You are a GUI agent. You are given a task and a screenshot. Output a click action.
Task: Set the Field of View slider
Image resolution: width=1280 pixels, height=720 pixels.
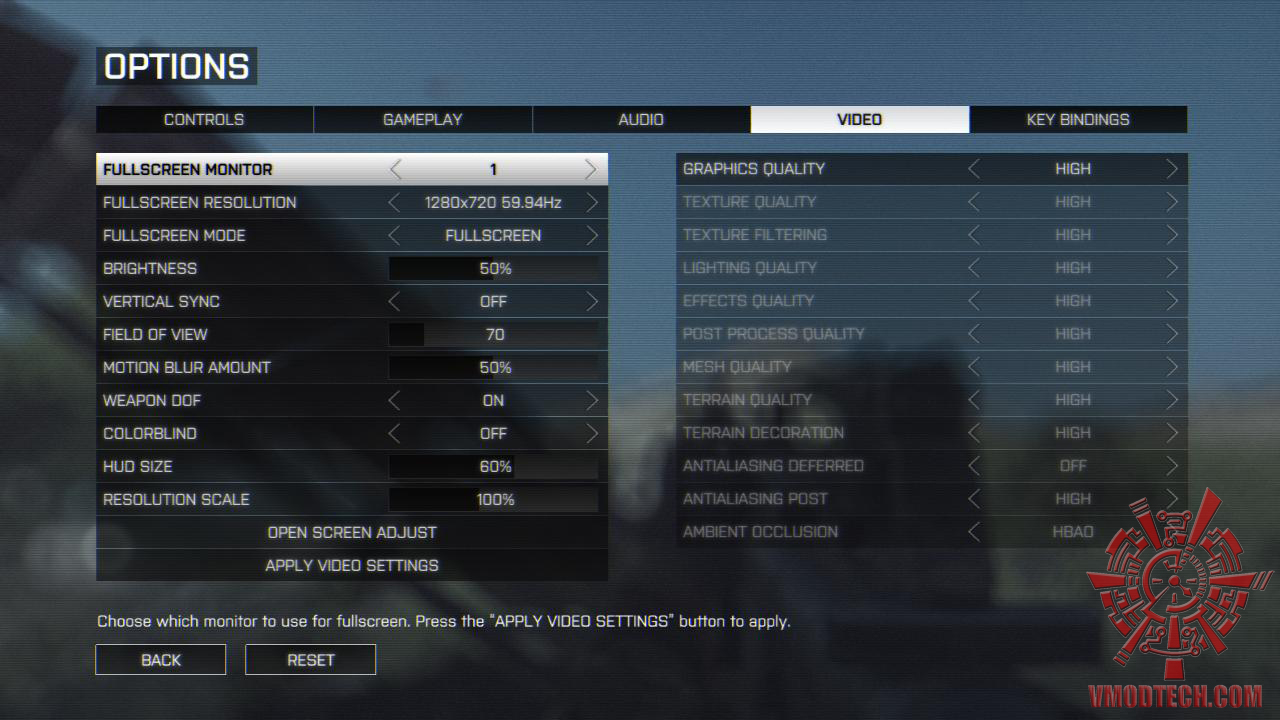(494, 335)
